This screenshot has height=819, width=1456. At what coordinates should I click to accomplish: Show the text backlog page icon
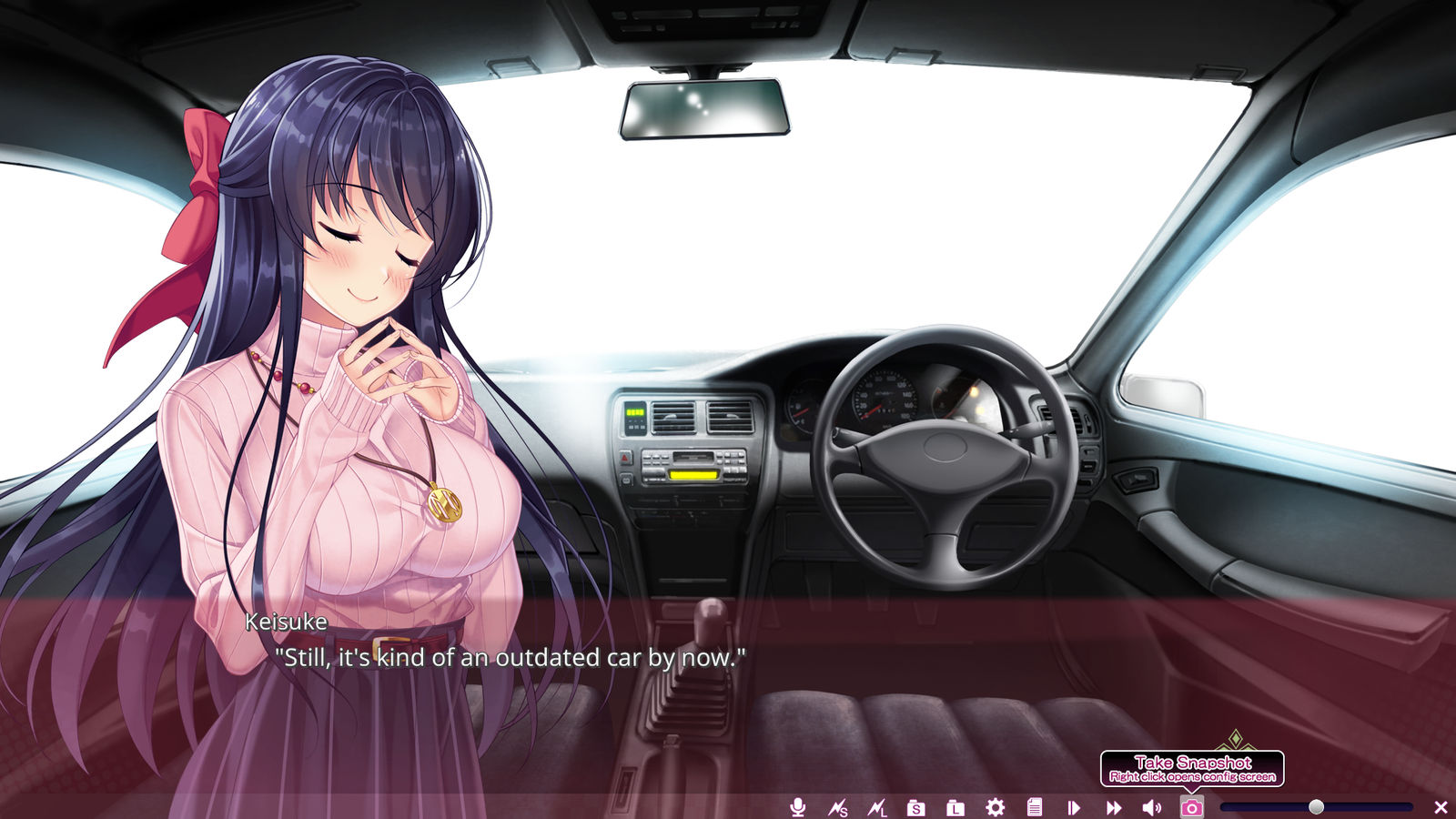tap(1035, 807)
